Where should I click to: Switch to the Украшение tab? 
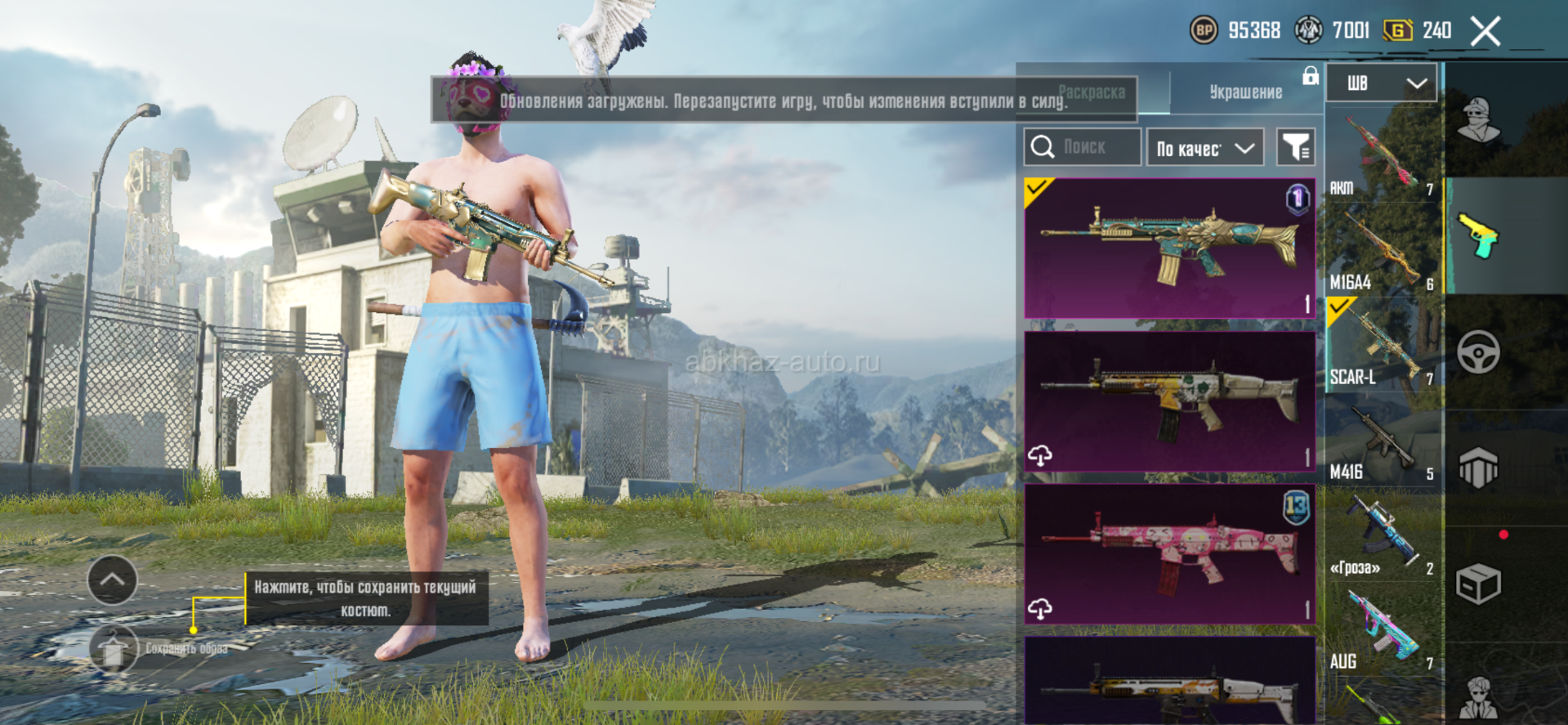click(x=1245, y=92)
